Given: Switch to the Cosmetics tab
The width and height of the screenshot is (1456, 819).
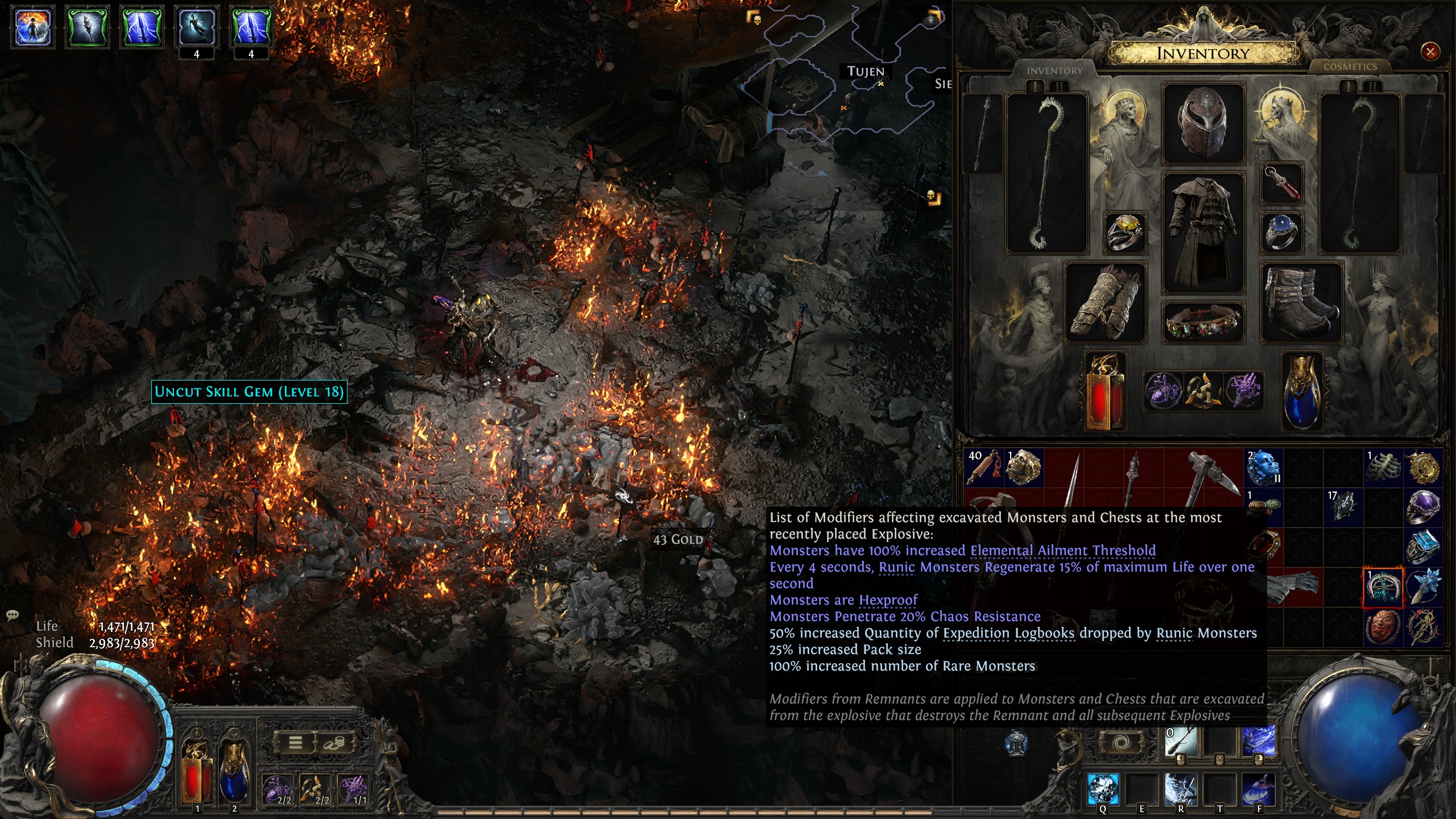Looking at the screenshot, I should [1350, 67].
